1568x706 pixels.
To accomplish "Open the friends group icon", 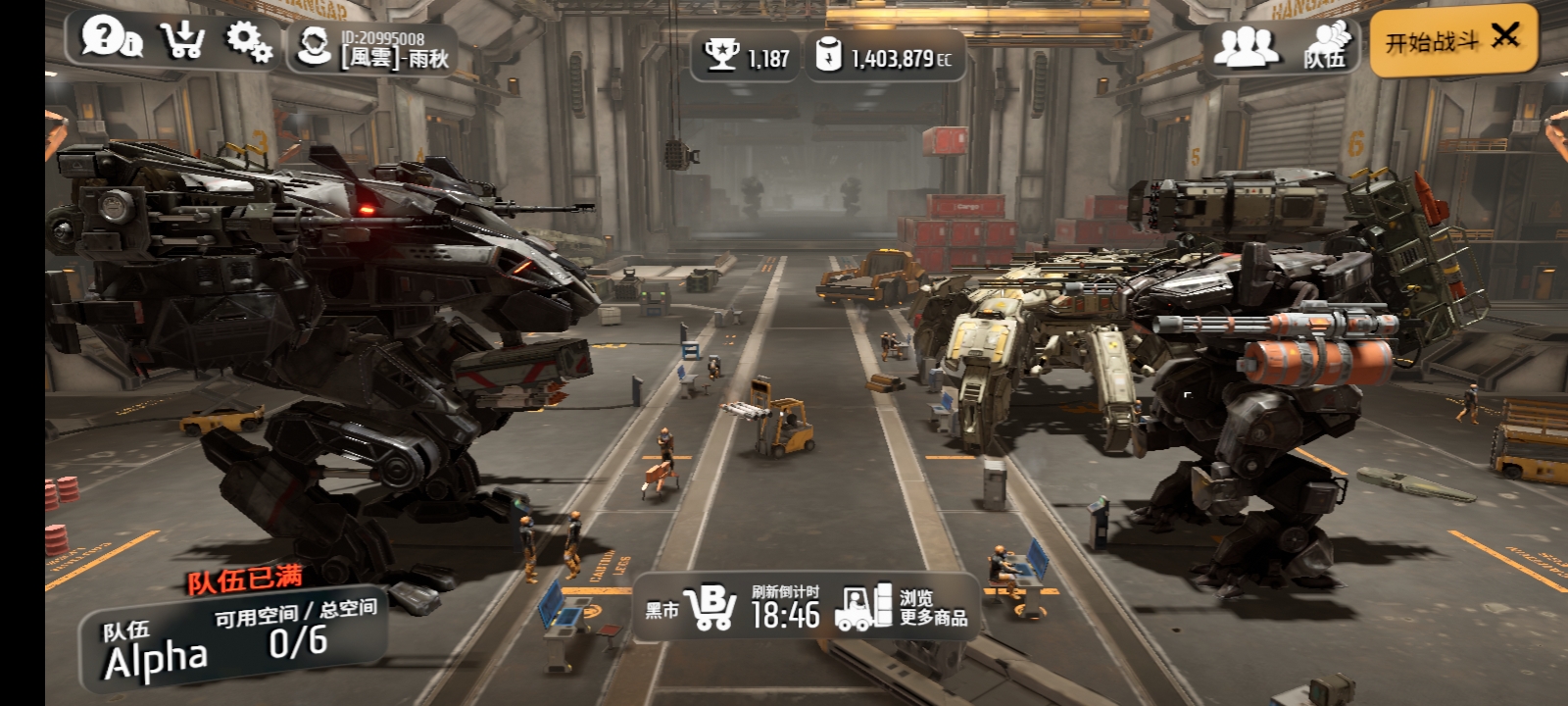I will [x=1245, y=46].
